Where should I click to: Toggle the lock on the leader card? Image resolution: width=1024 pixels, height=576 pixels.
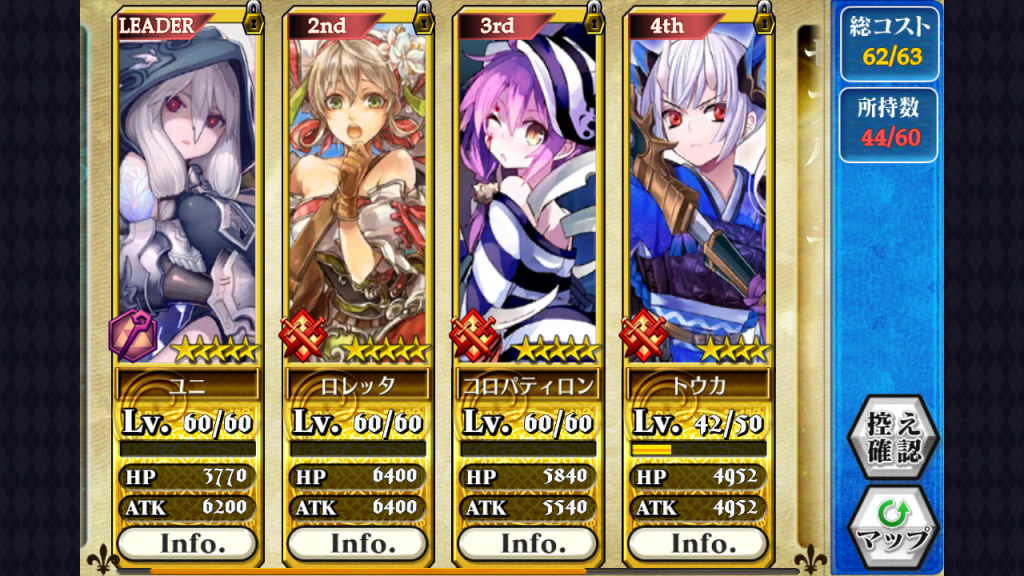(x=254, y=16)
